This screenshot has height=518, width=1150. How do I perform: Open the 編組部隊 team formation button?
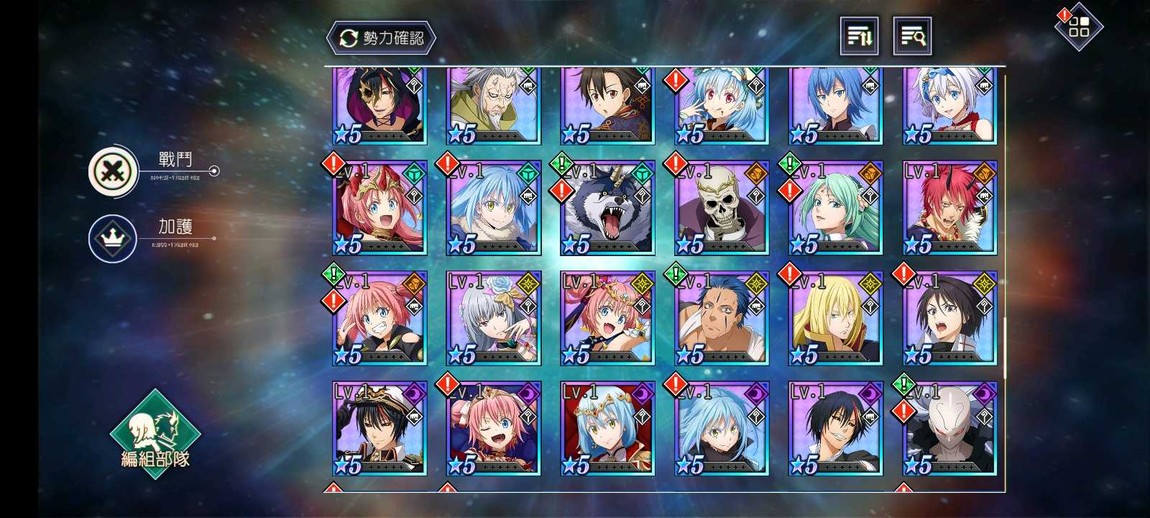click(155, 434)
